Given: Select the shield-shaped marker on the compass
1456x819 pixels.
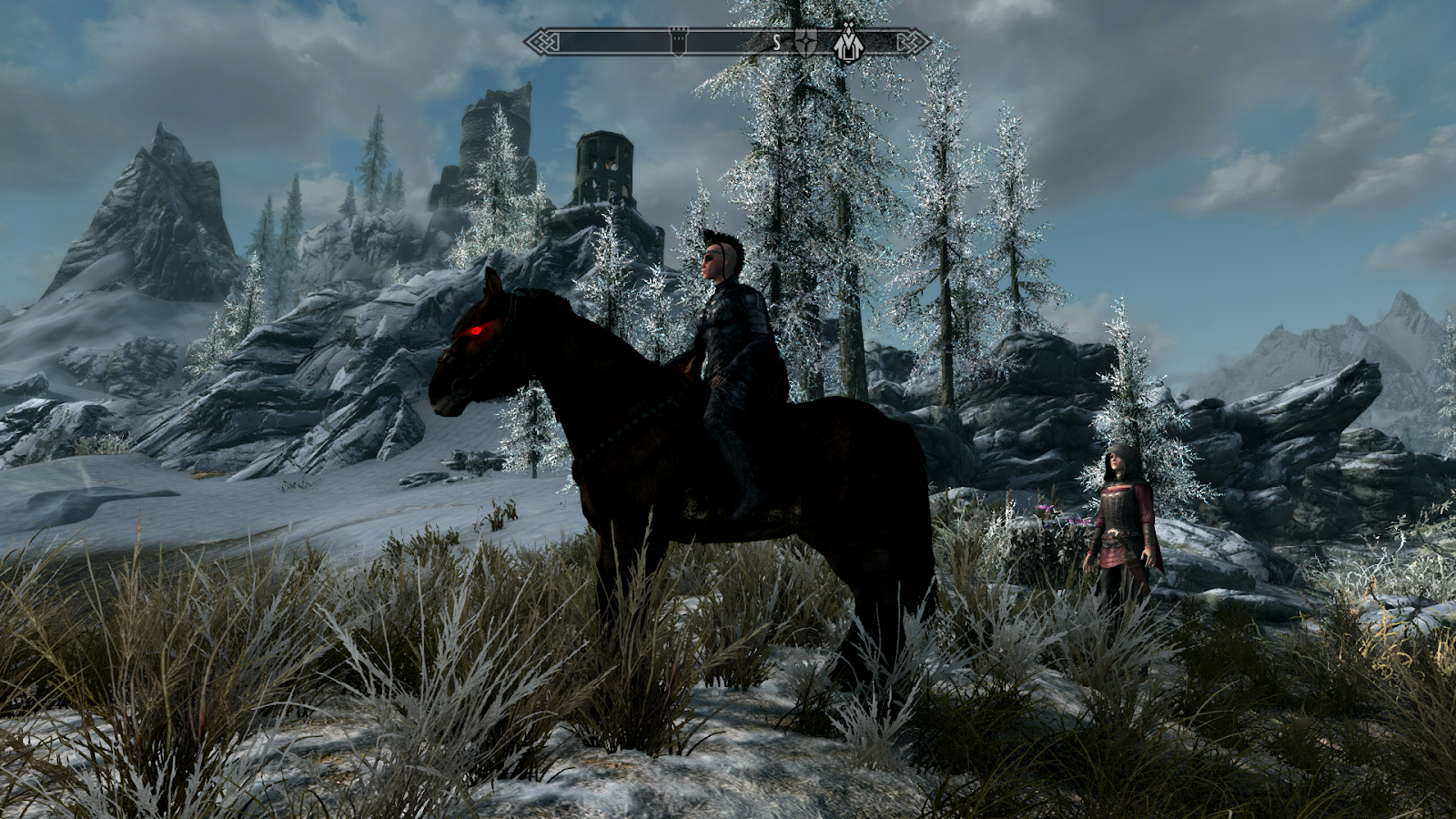Looking at the screenshot, I should pyautogui.click(x=805, y=43).
